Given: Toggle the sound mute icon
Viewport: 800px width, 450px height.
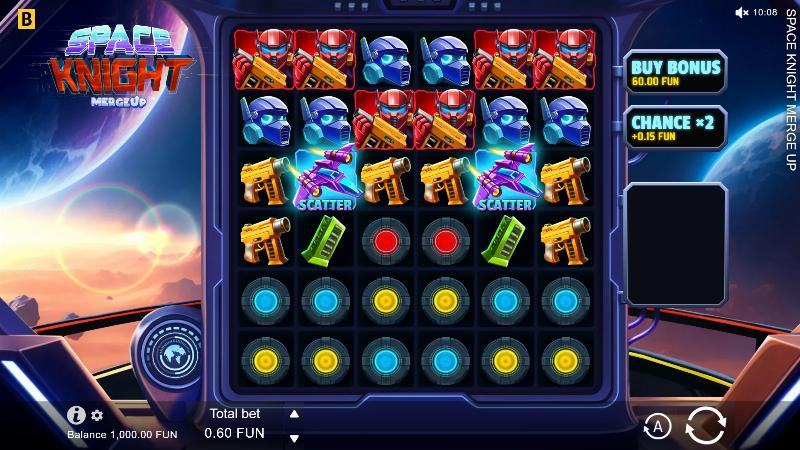Looking at the screenshot, I should [742, 12].
